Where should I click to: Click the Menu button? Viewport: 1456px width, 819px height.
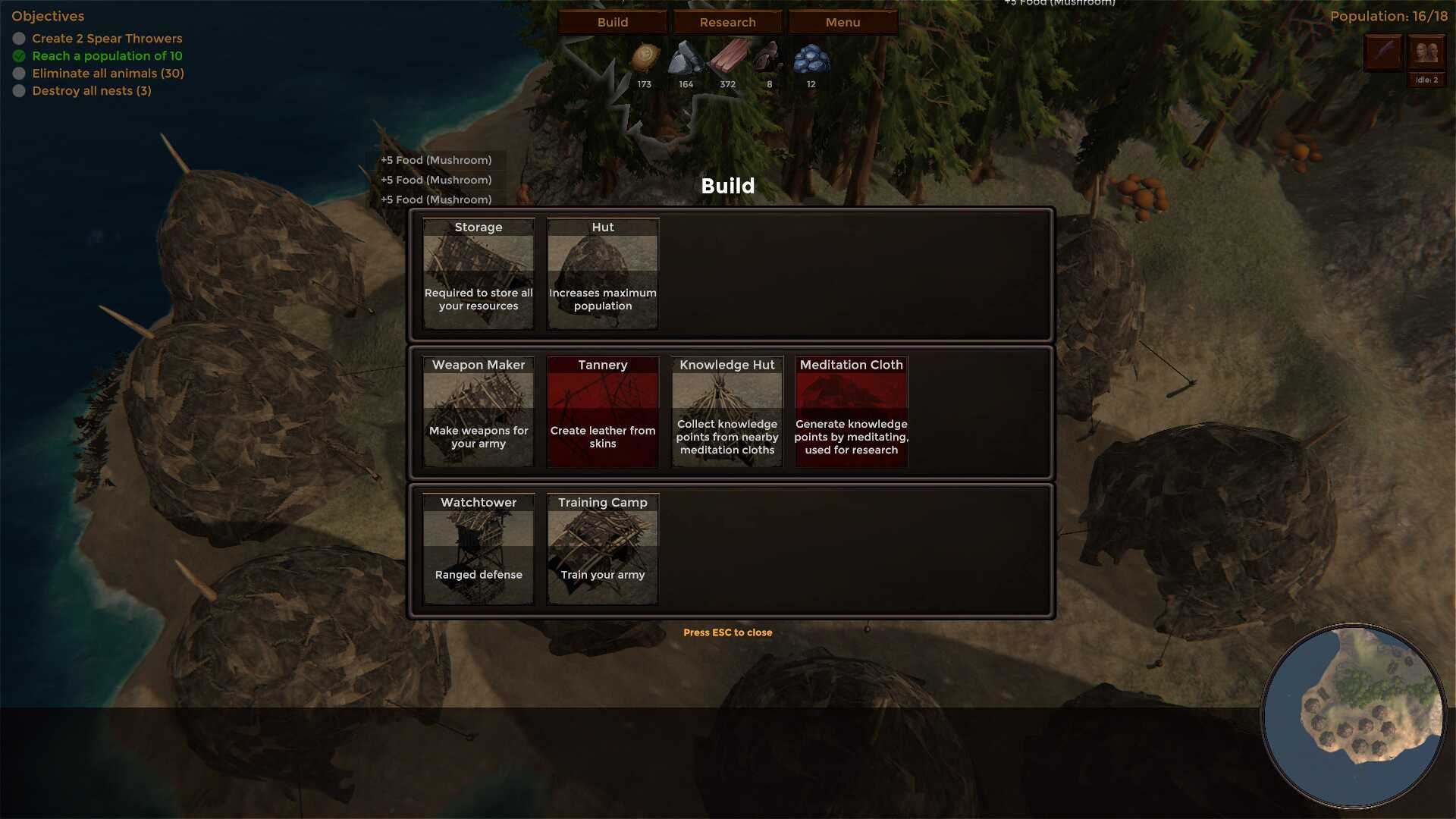[x=843, y=22]
